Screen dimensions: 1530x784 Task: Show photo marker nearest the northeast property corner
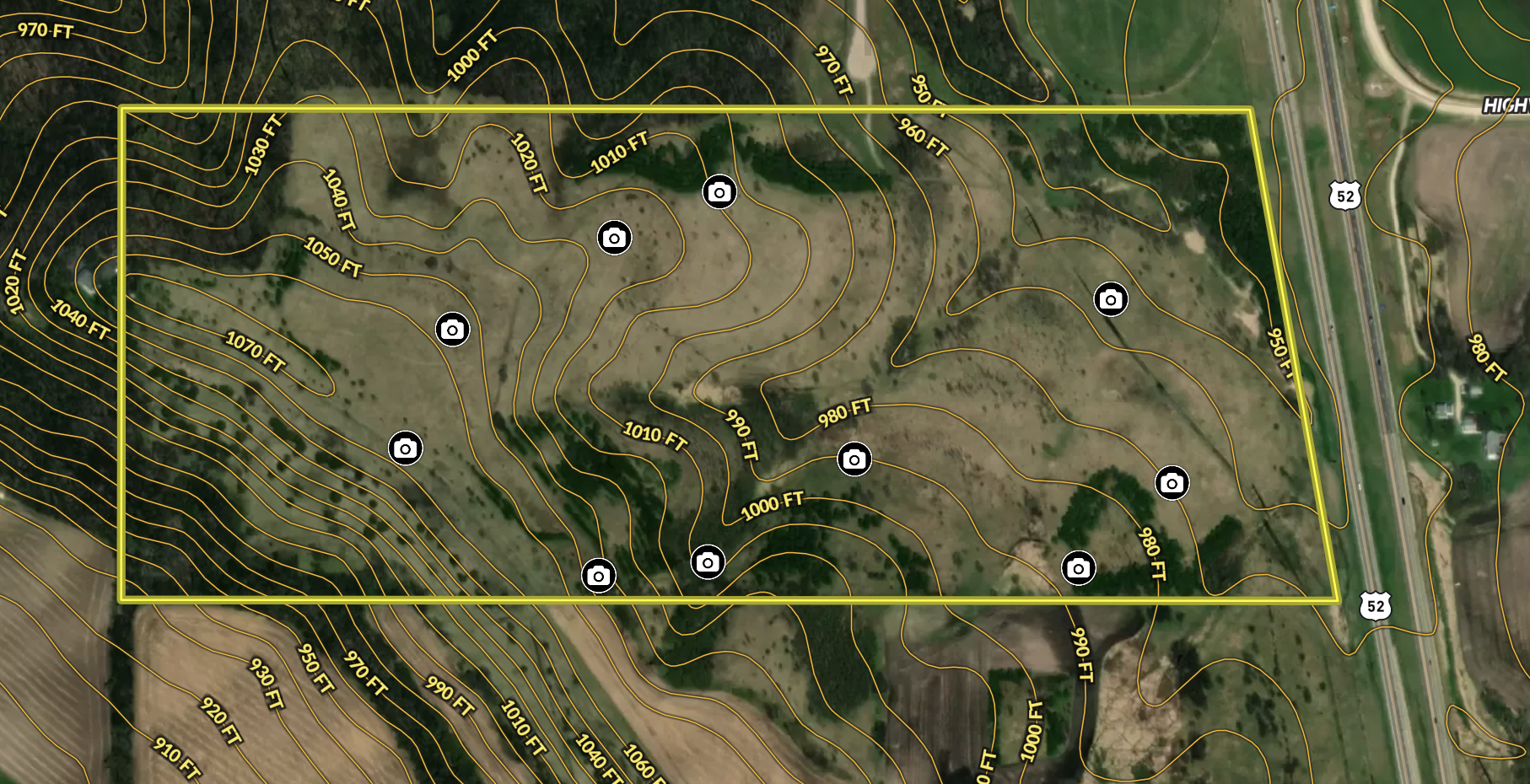point(1111,299)
